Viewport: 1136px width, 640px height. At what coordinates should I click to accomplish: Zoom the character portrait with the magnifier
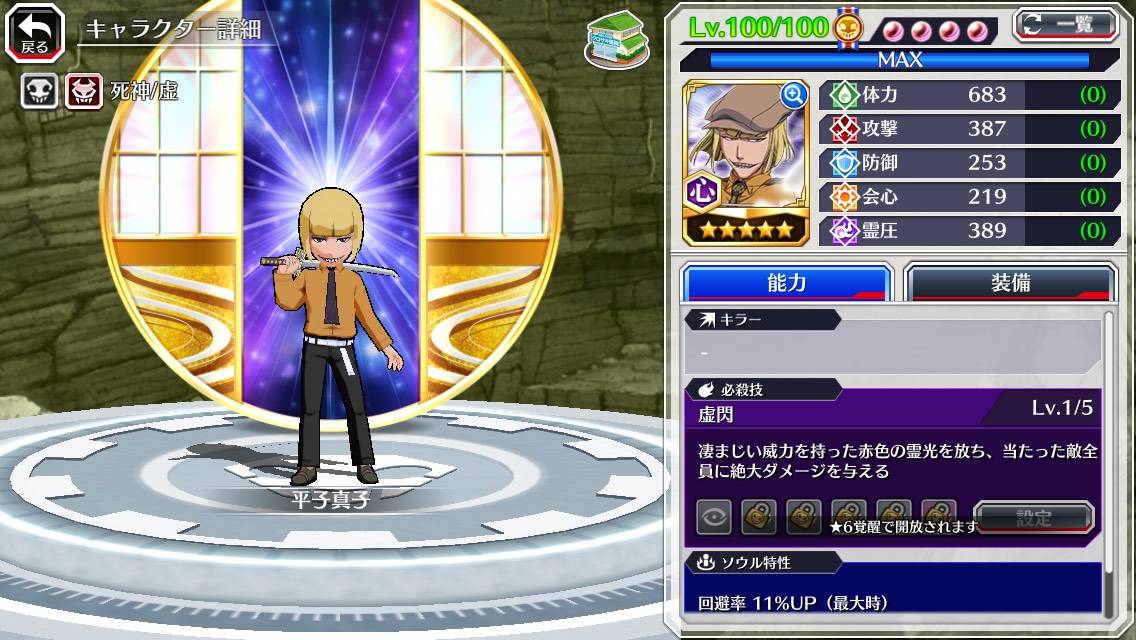pos(794,95)
